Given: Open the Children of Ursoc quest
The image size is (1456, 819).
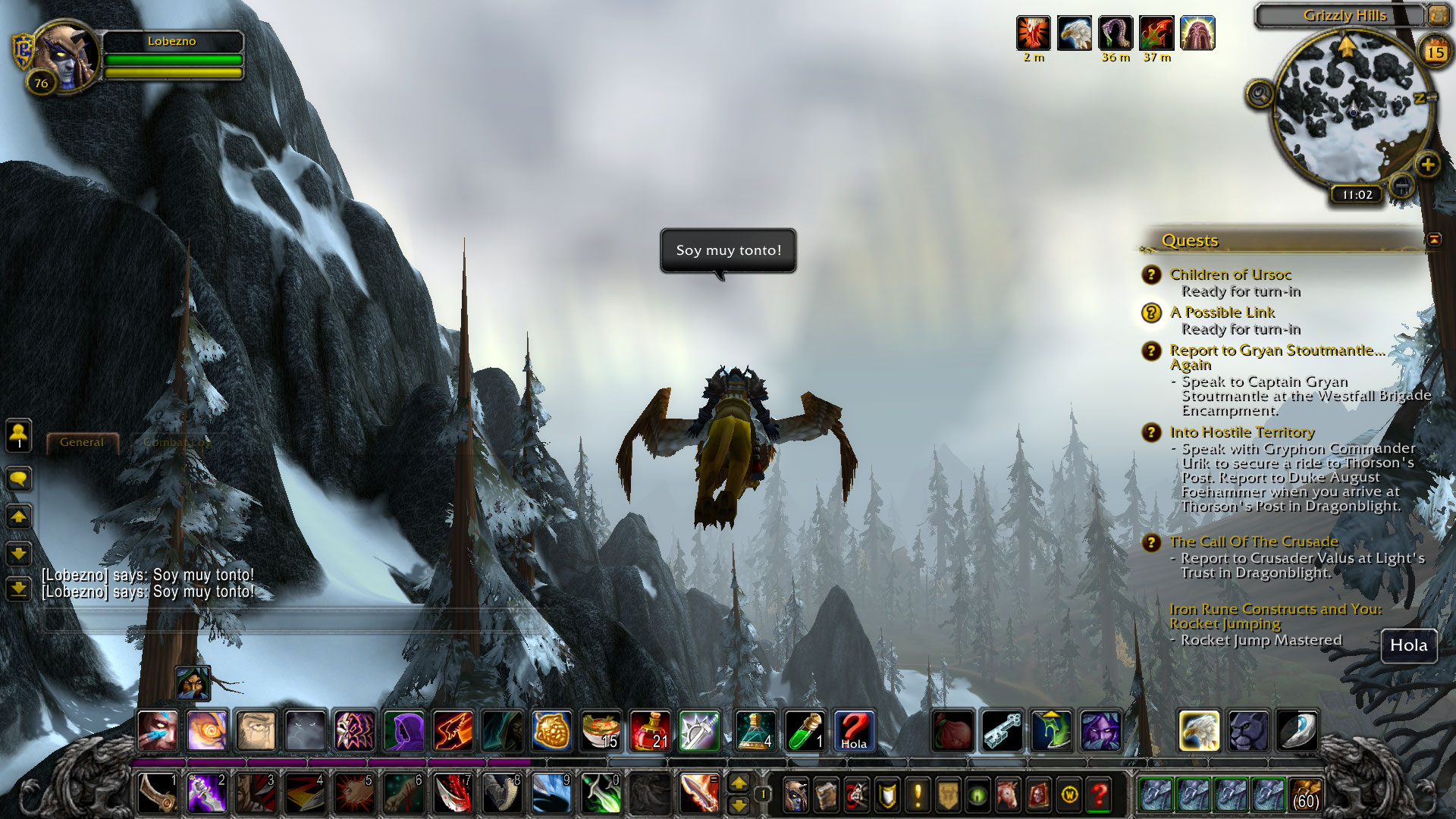Looking at the screenshot, I should pos(1230,275).
